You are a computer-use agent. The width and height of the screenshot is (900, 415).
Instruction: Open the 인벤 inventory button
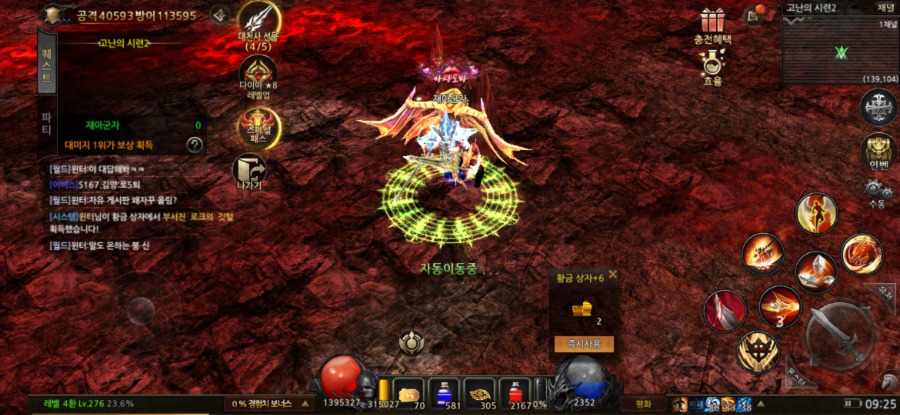pos(878,151)
